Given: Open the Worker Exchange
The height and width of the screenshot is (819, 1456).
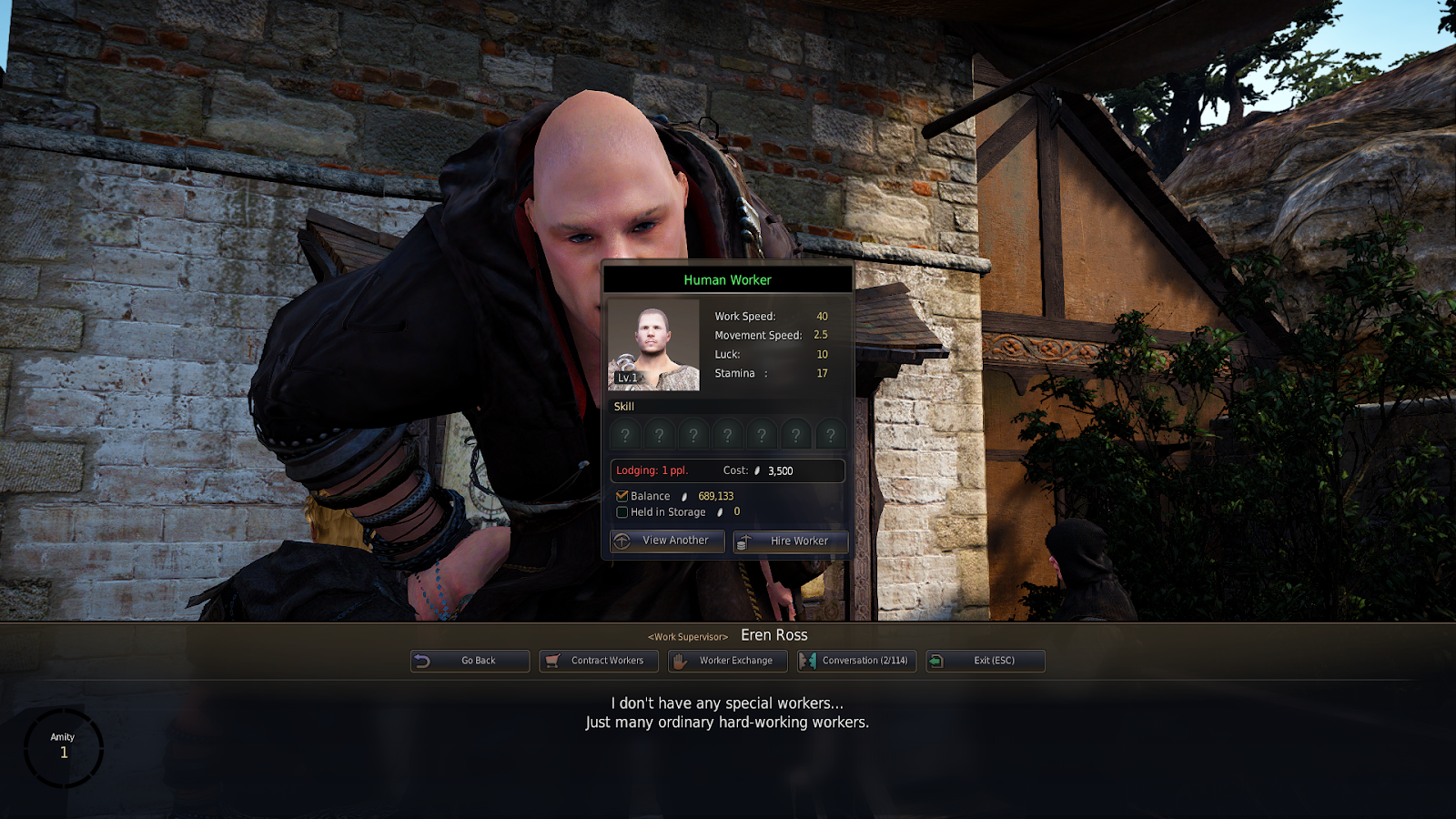Looking at the screenshot, I should tap(727, 661).
